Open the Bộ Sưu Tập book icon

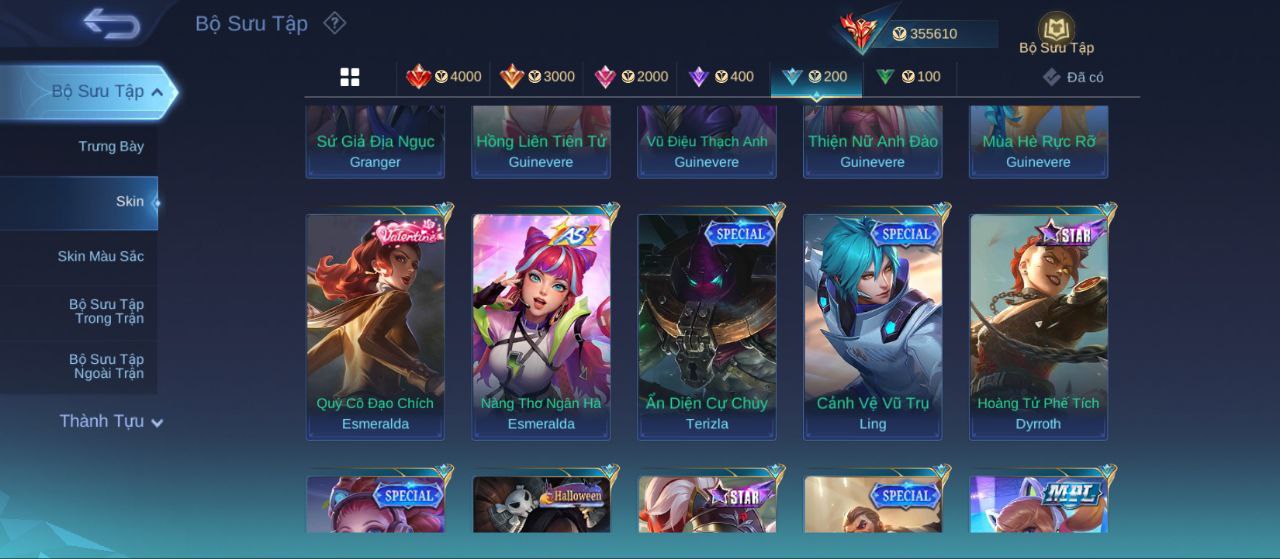[x=1056, y=32]
